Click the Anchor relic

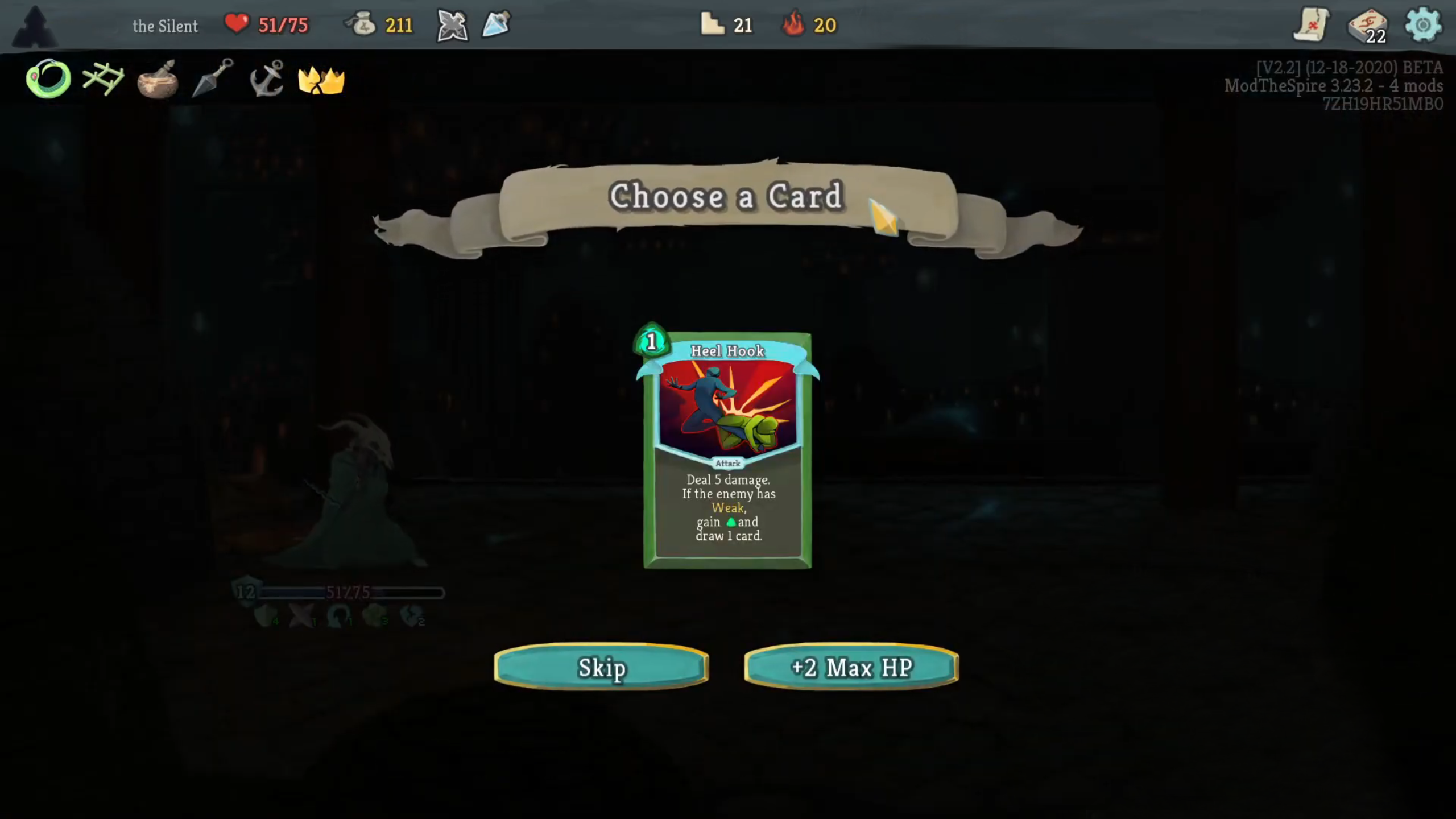267,80
